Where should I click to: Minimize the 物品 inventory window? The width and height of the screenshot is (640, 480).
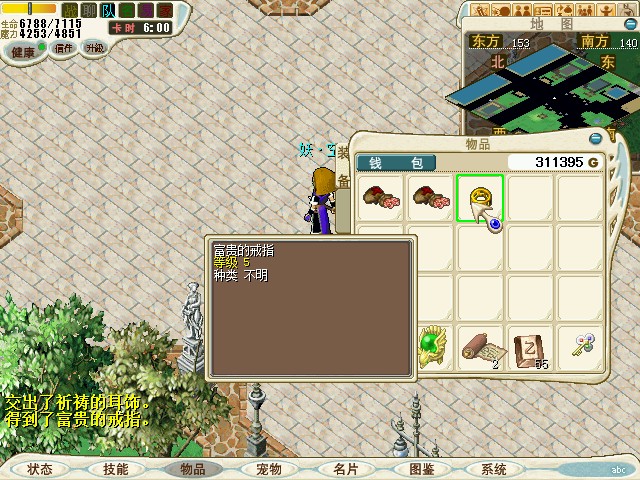coord(597,138)
